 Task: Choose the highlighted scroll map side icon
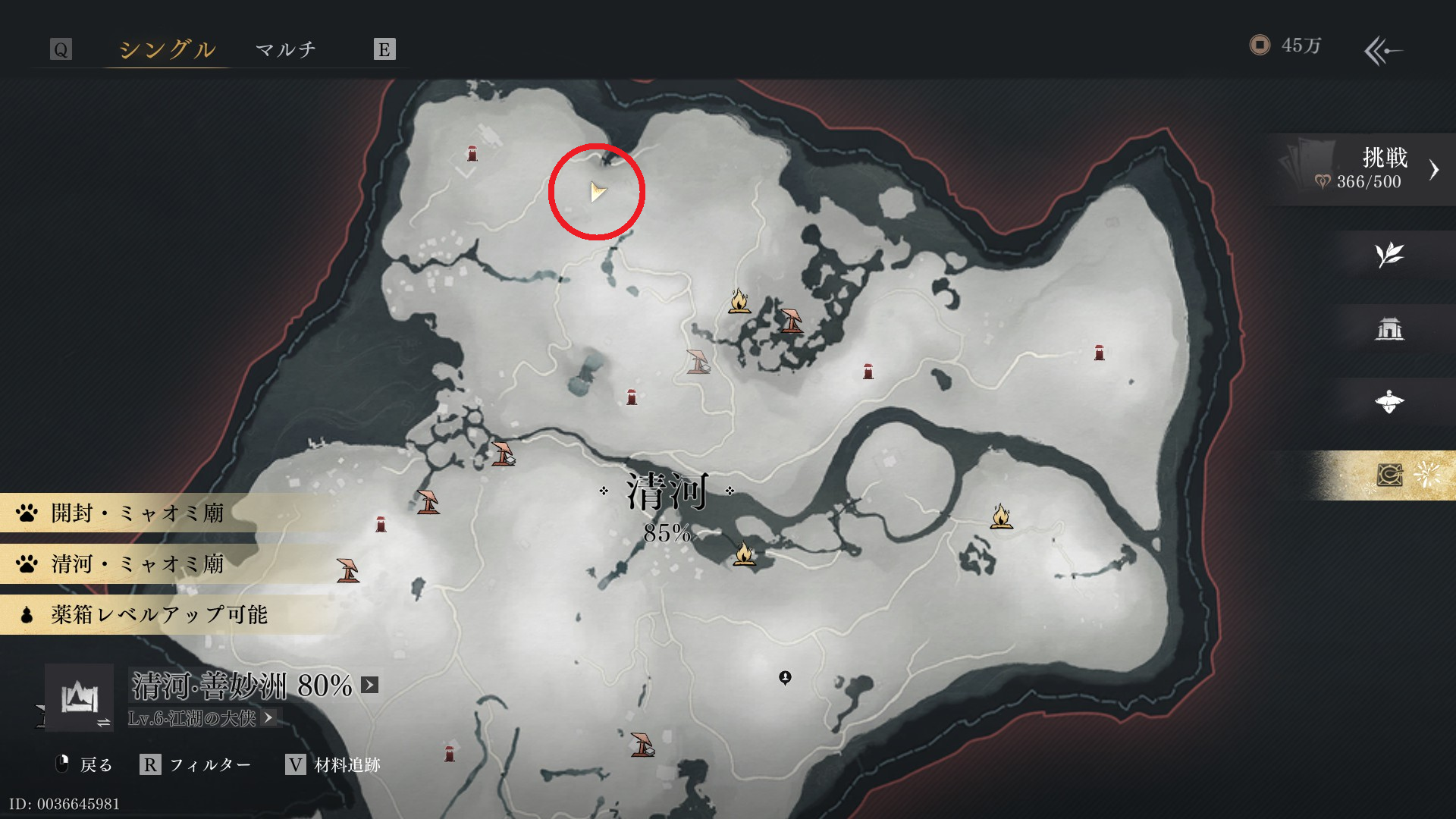click(1389, 475)
